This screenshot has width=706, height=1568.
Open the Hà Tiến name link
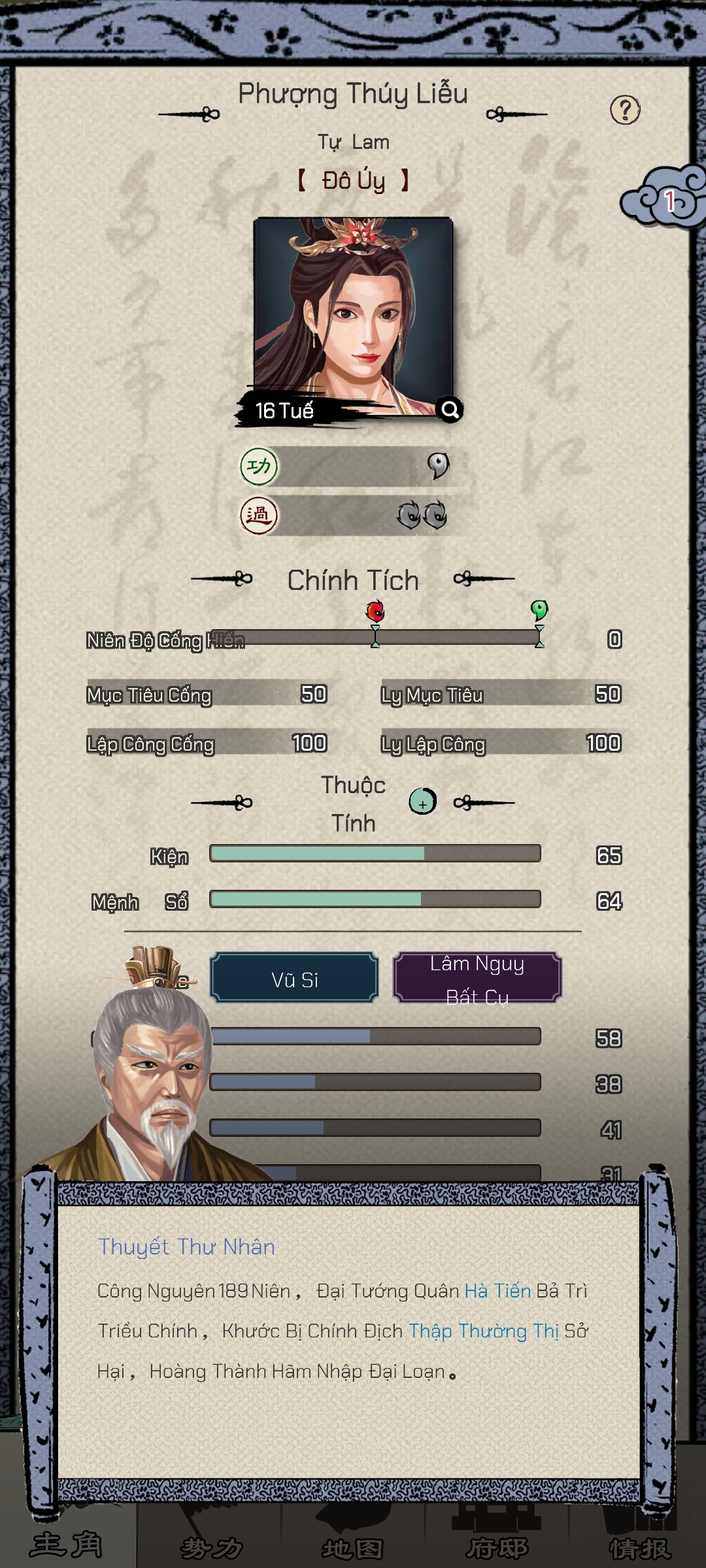point(497,1291)
